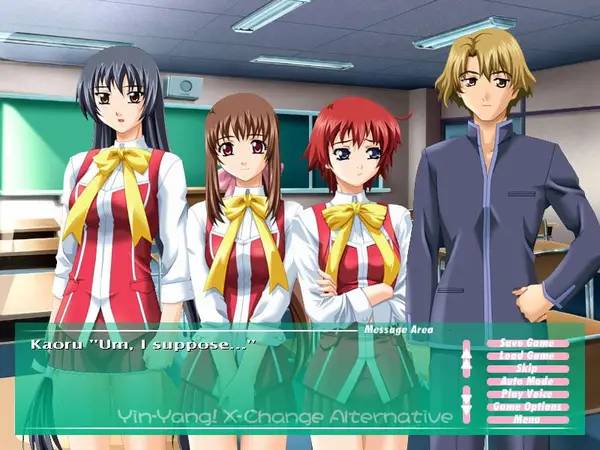The image size is (600, 450).
Task: Open the Load Game screen
Action: [526, 356]
